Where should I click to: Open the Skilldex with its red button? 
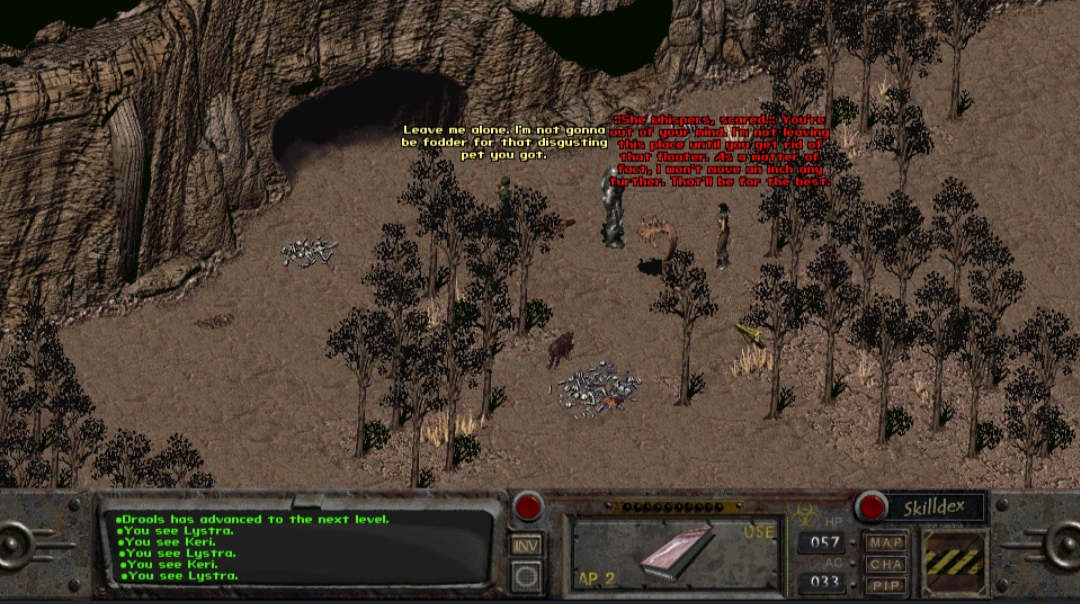[871, 507]
